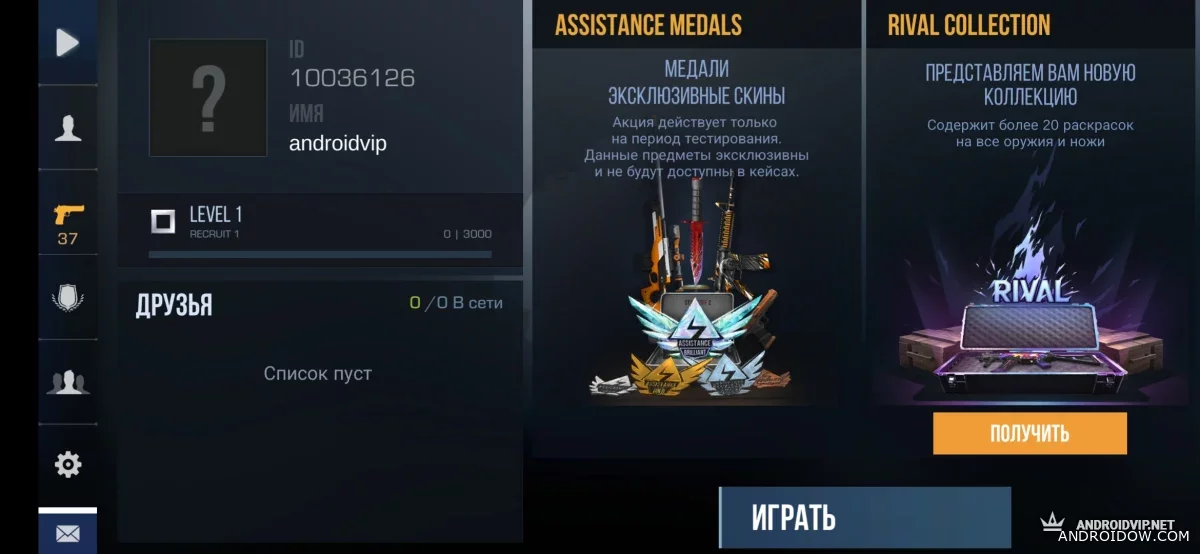Open the play arrow sidebar tab
The height and width of the screenshot is (554, 1200).
tap(67, 42)
